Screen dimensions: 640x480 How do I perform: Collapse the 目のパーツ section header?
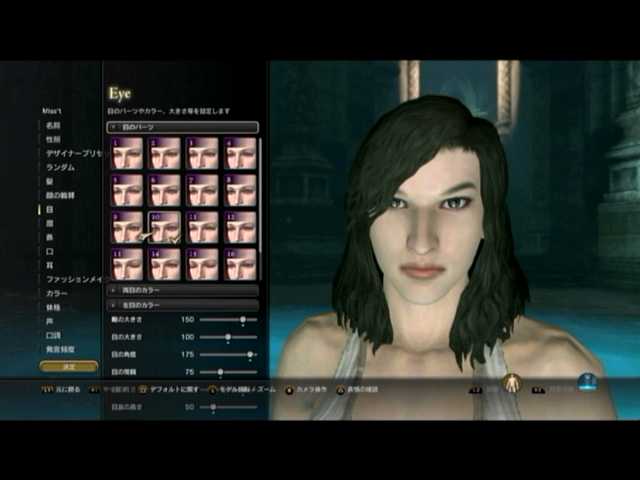(183, 127)
